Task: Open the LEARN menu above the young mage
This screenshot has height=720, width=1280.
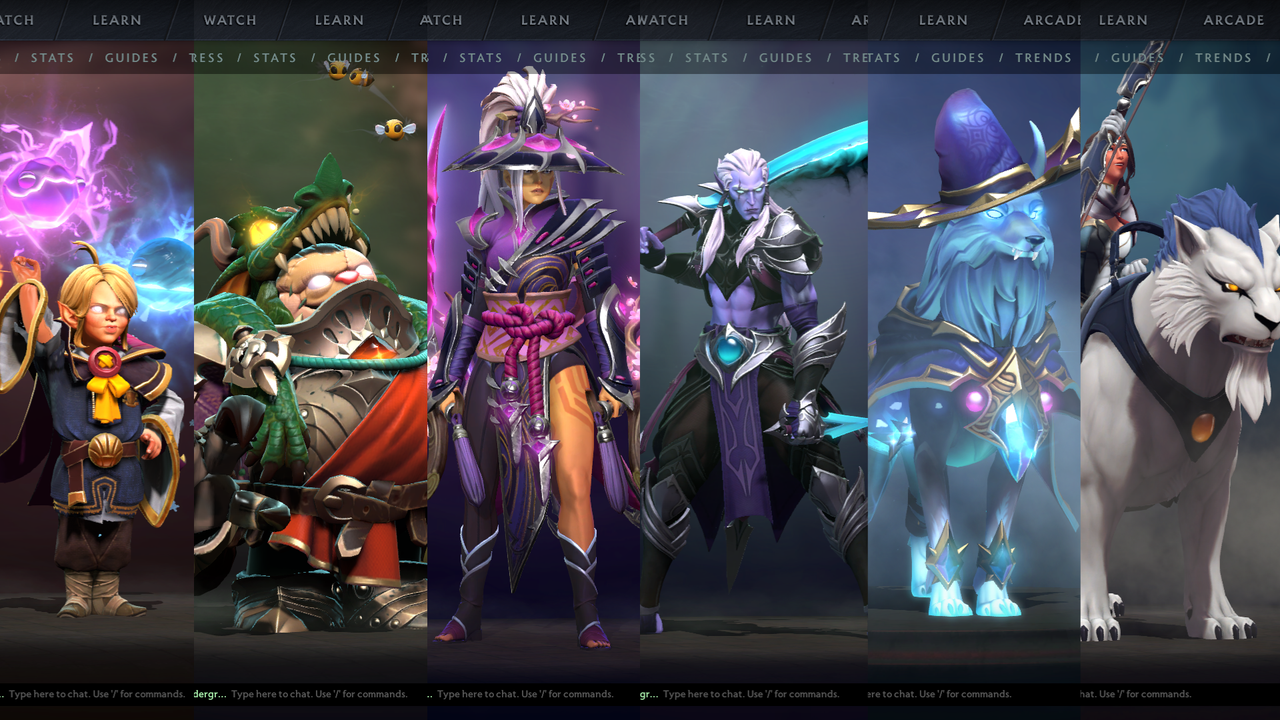Action: [117, 20]
